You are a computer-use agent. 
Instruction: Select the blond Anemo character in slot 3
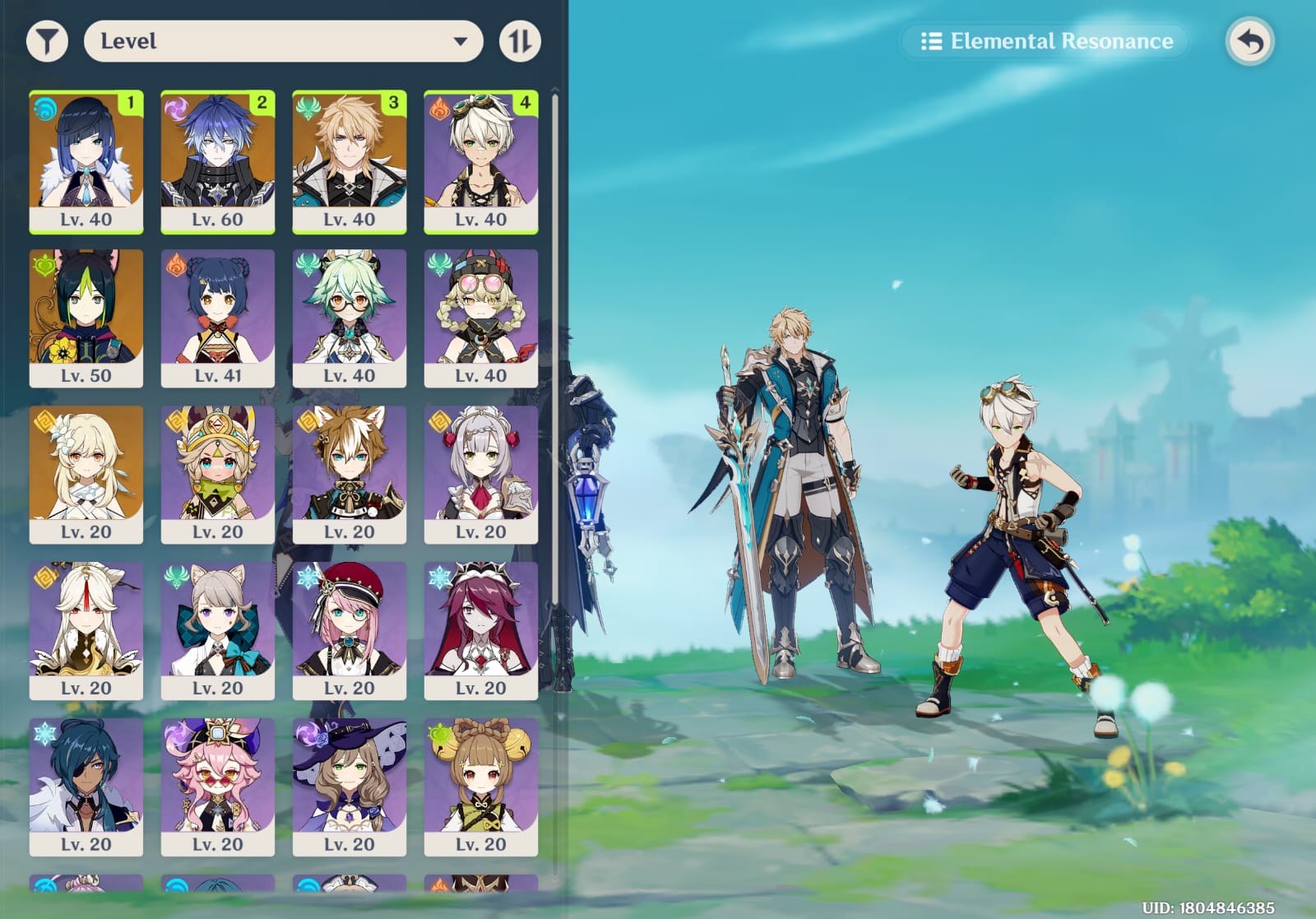click(350, 161)
